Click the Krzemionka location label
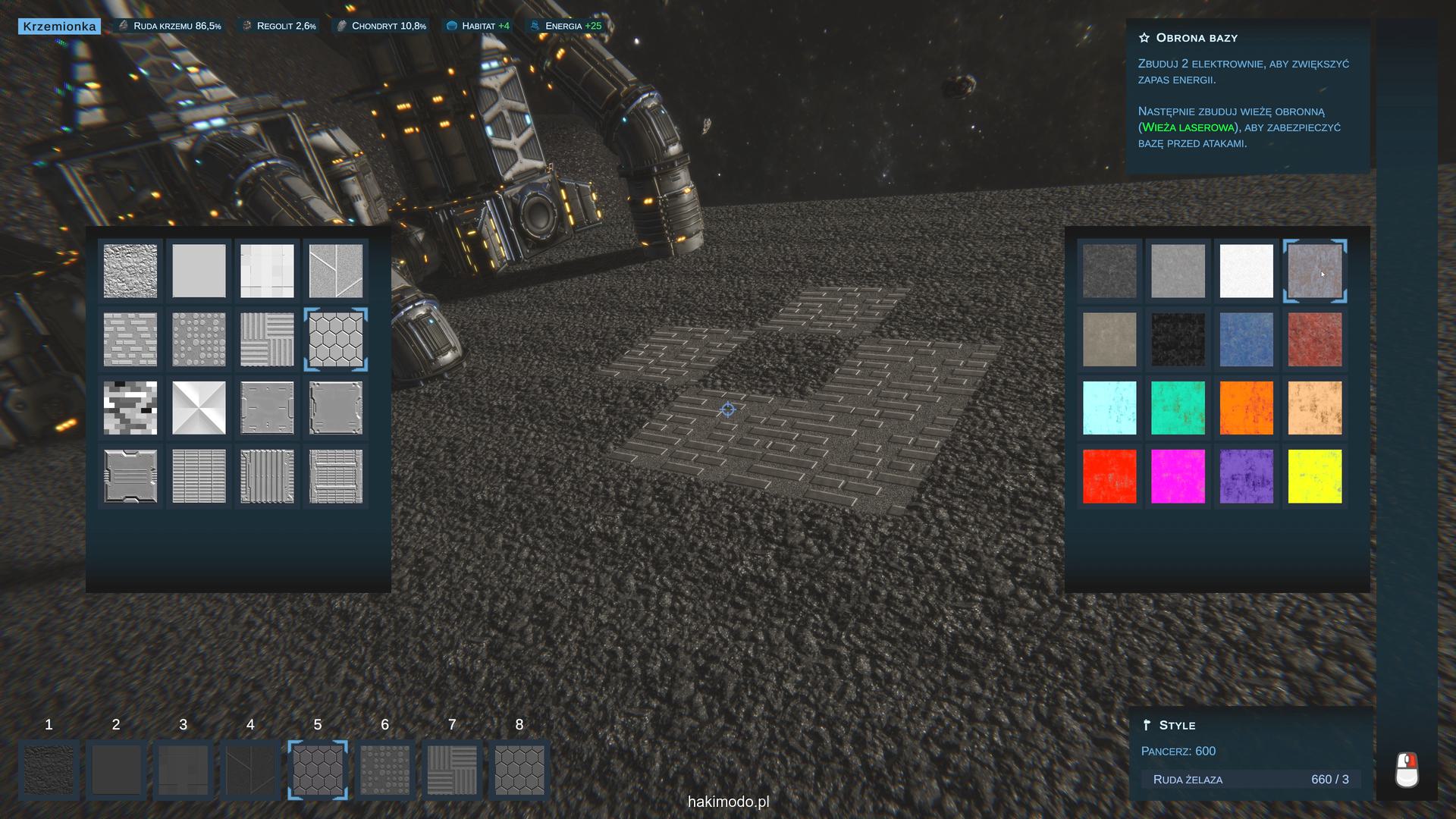The width and height of the screenshot is (1456, 819). pyautogui.click(x=60, y=27)
